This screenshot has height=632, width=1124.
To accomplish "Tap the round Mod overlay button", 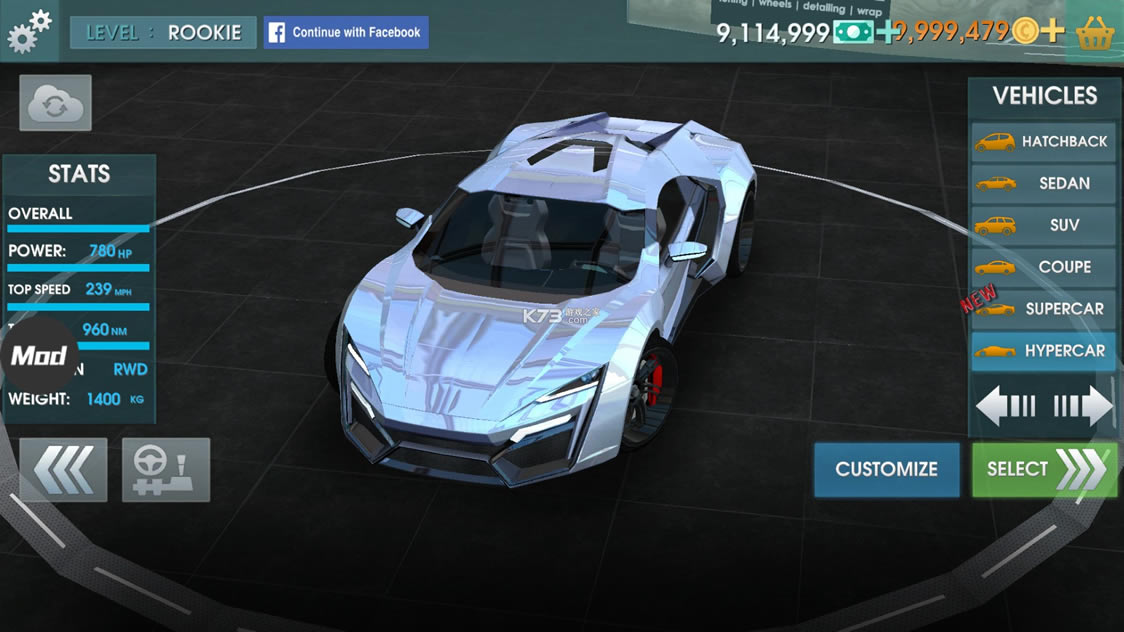I will 39,356.
